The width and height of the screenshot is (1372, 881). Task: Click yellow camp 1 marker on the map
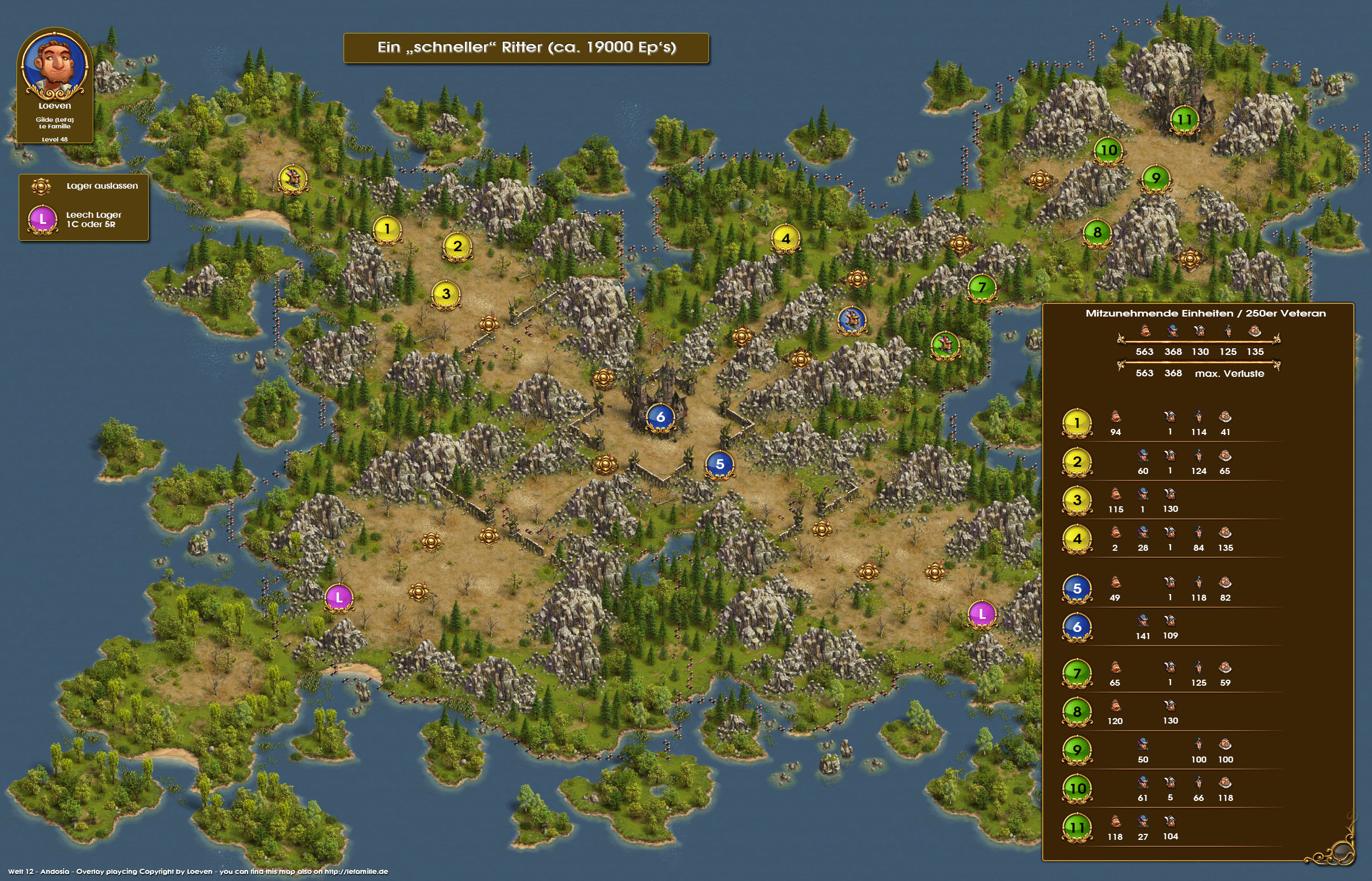pos(387,229)
